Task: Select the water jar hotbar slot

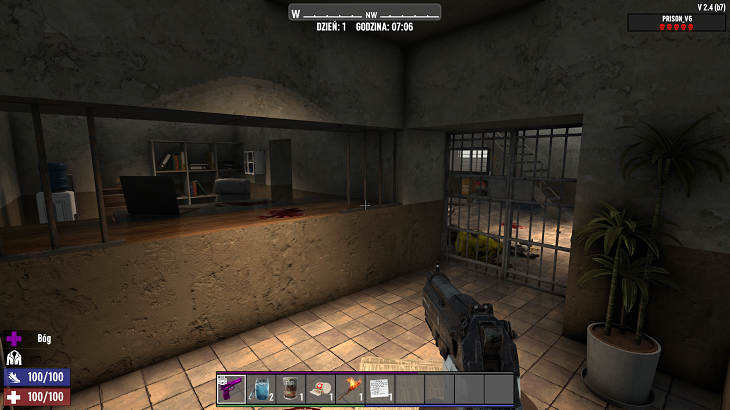Action: (x=260, y=388)
